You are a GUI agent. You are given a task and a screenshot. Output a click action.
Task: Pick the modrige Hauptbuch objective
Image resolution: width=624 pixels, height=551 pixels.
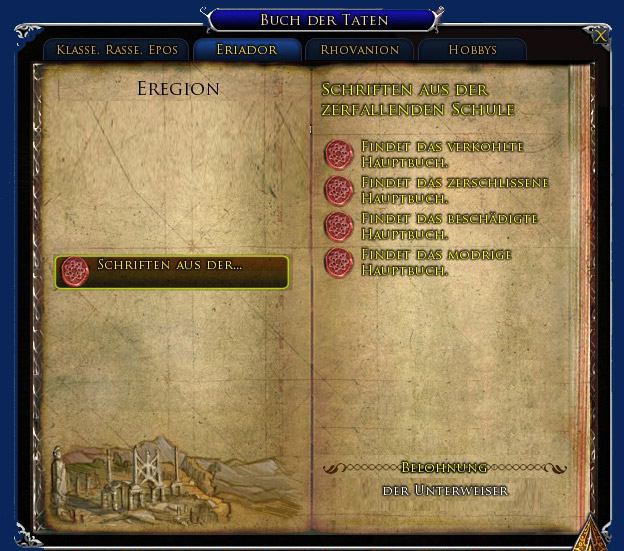pos(435,263)
